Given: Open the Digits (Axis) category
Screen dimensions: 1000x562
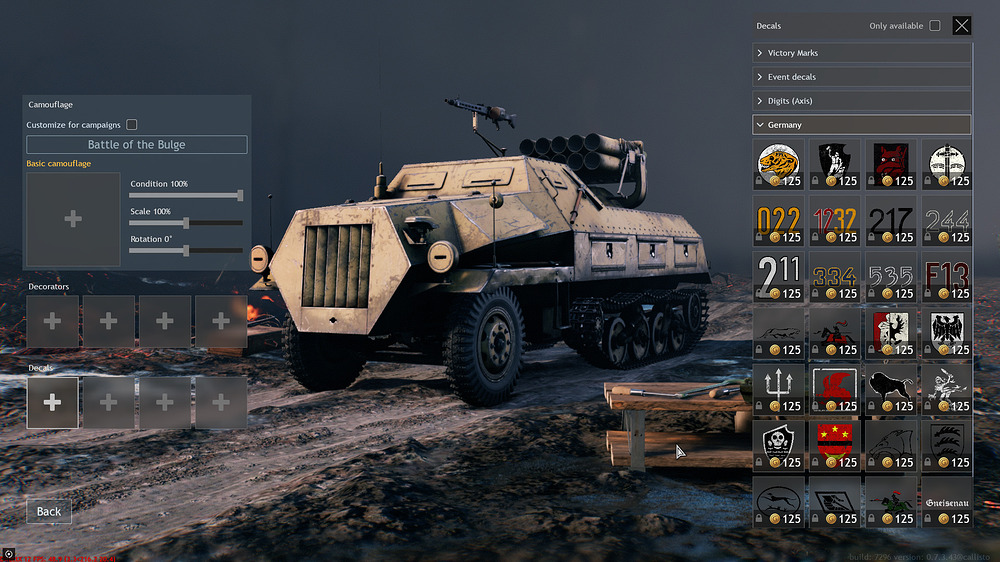Looking at the screenshot, I should 861,101.
